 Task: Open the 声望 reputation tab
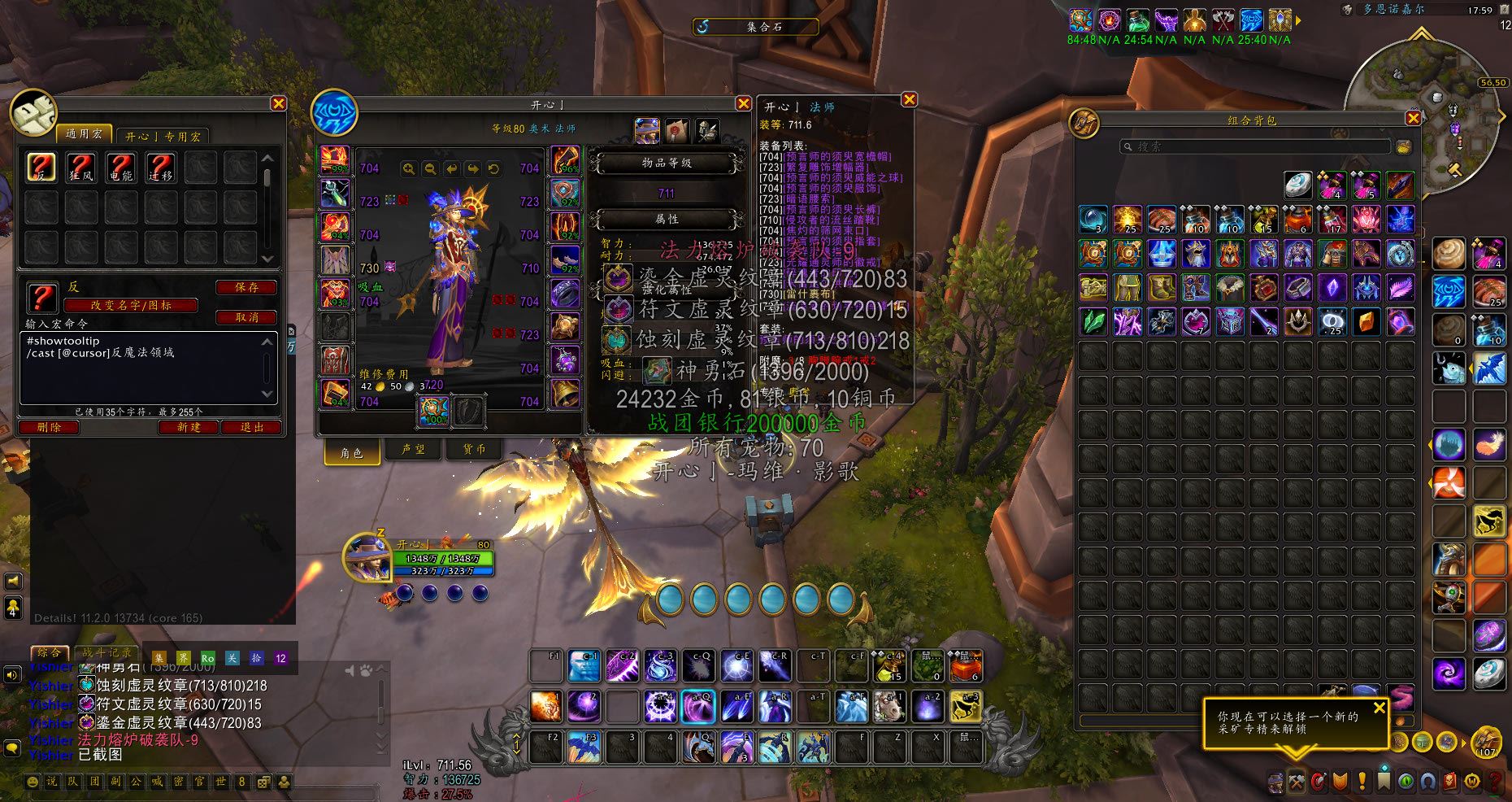(413, 449)
